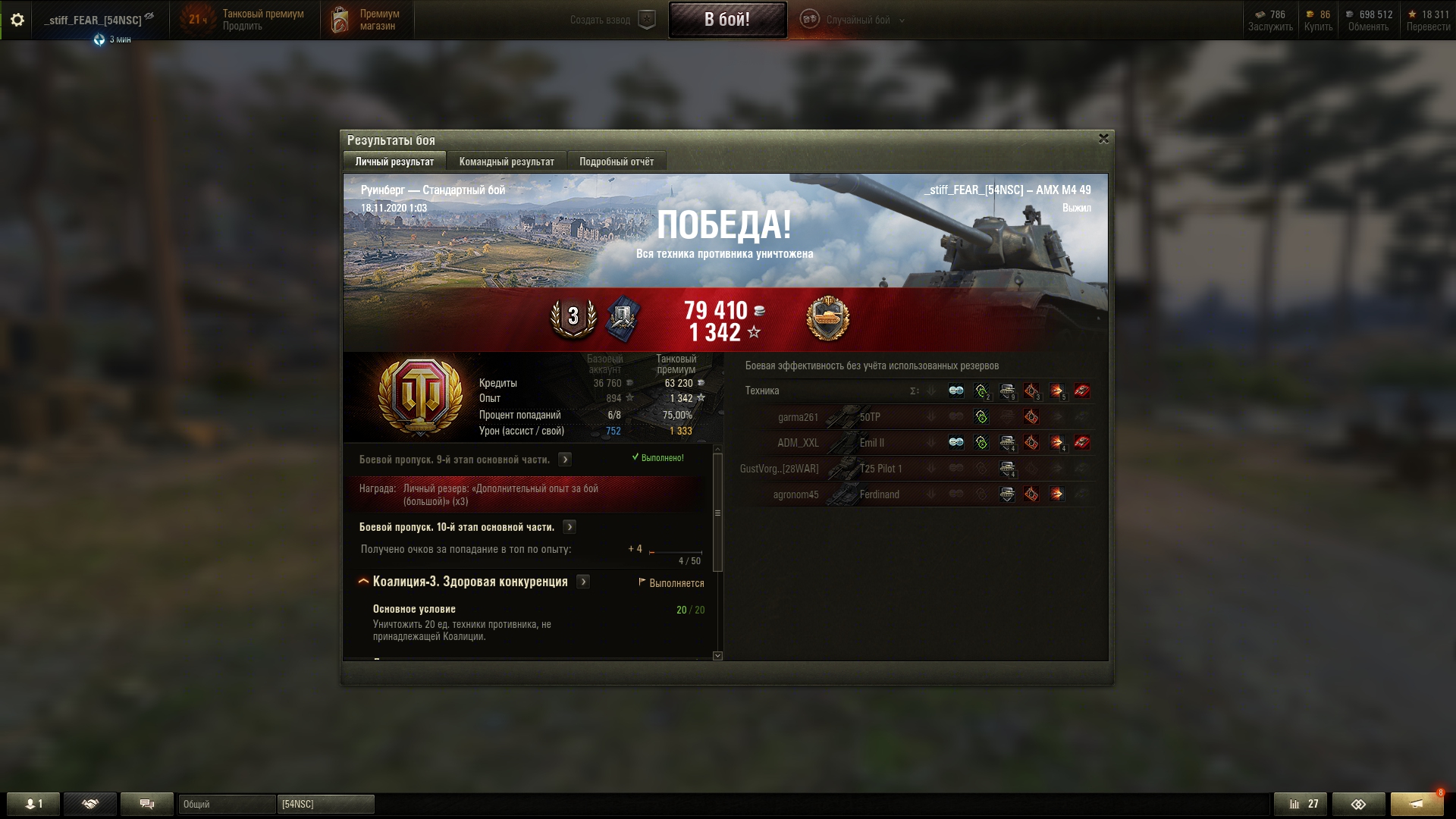The image size is (1456, 819).
Task: Open the Случайный бой mode dropdown
Action: 857,20
